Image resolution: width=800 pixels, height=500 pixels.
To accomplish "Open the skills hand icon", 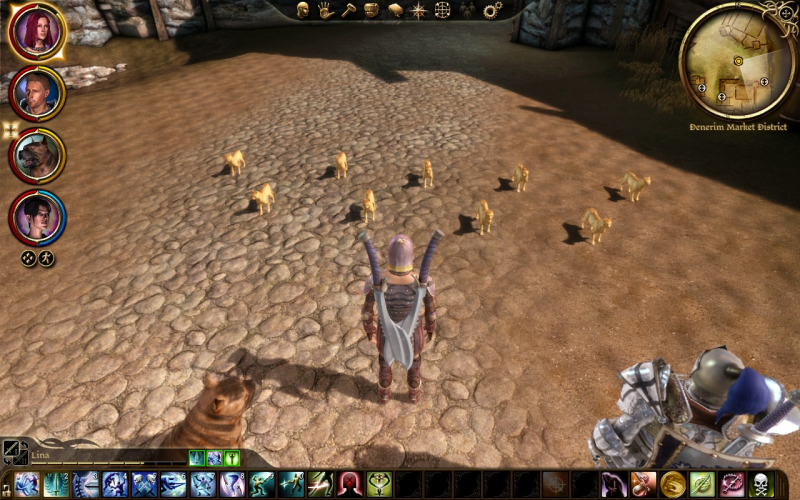I will click(x=325, y=10).
